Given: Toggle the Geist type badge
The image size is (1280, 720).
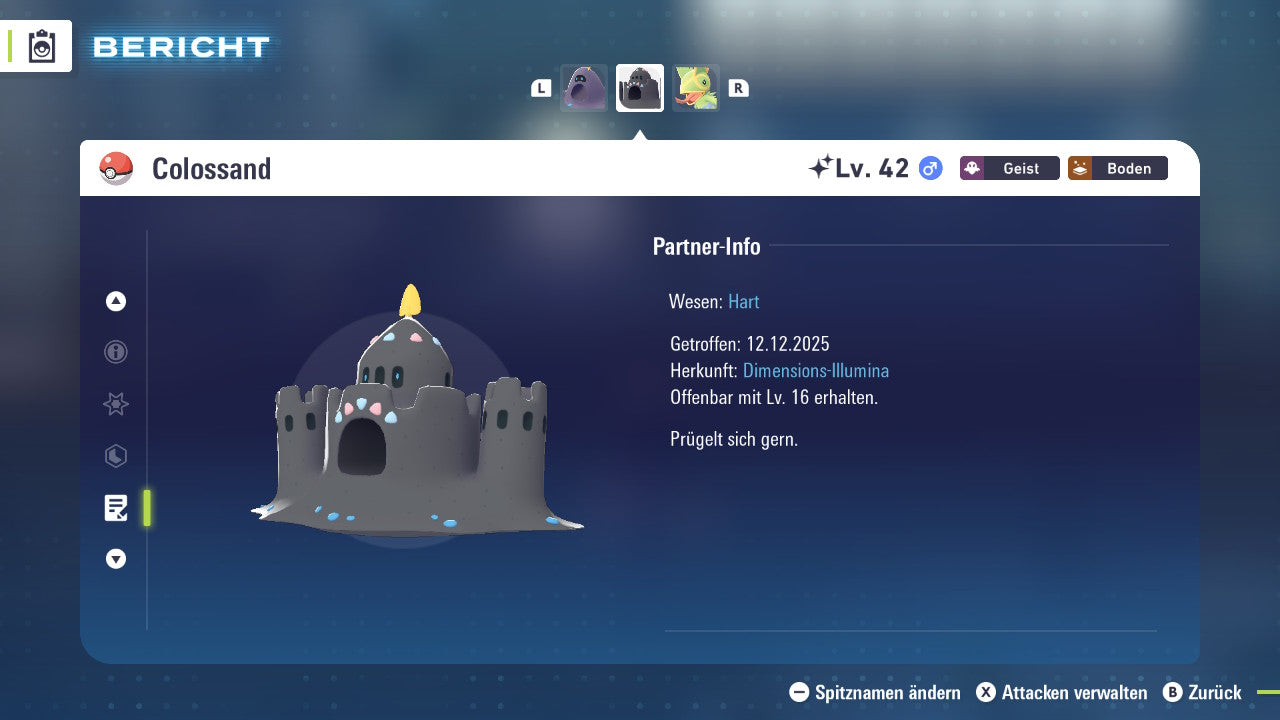Looking at the screenshot, I should [x=1009, y=168].
